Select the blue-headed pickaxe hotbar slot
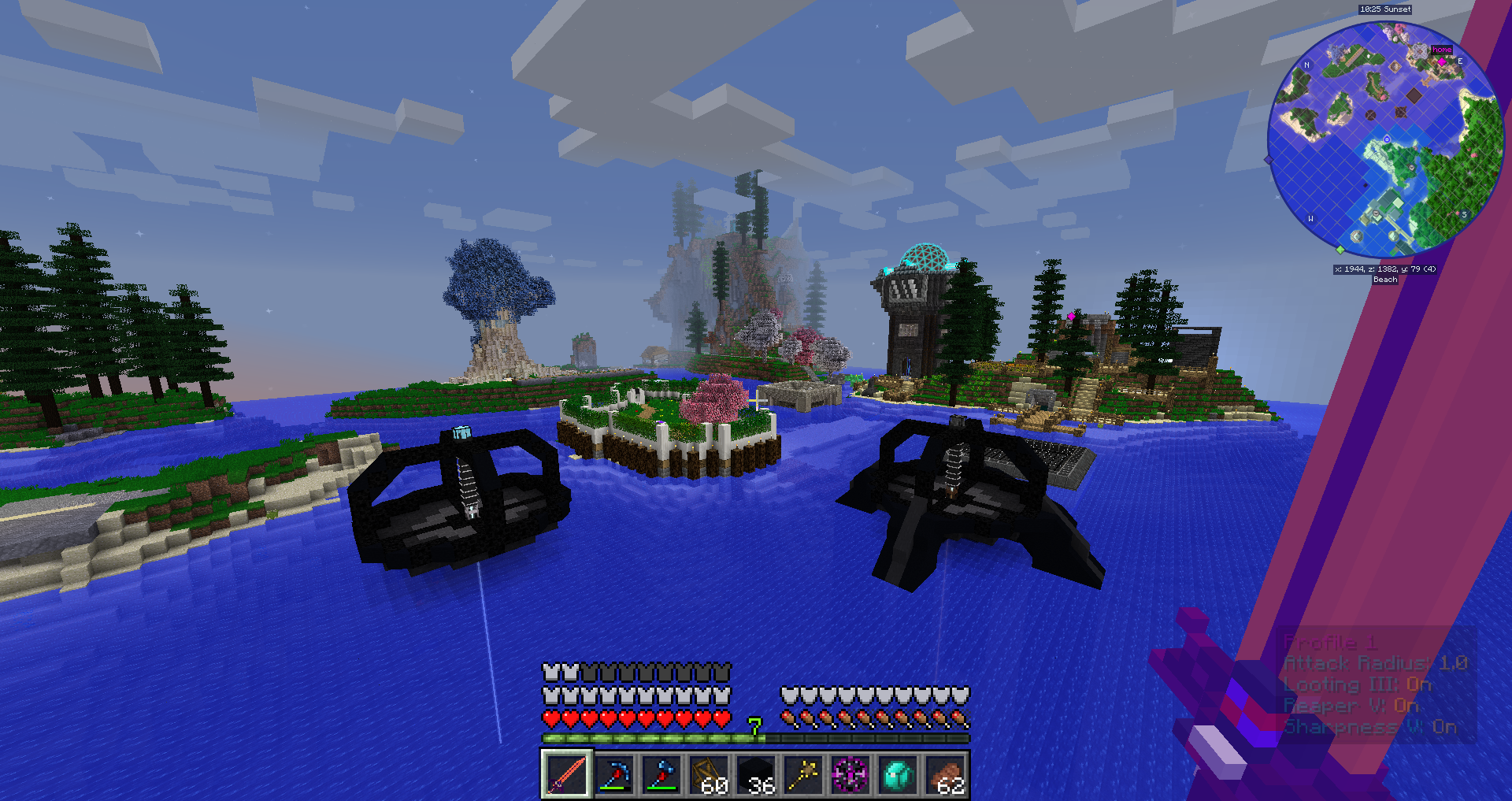The width and height of the screenshot is (1512, 801). (614, 774)
